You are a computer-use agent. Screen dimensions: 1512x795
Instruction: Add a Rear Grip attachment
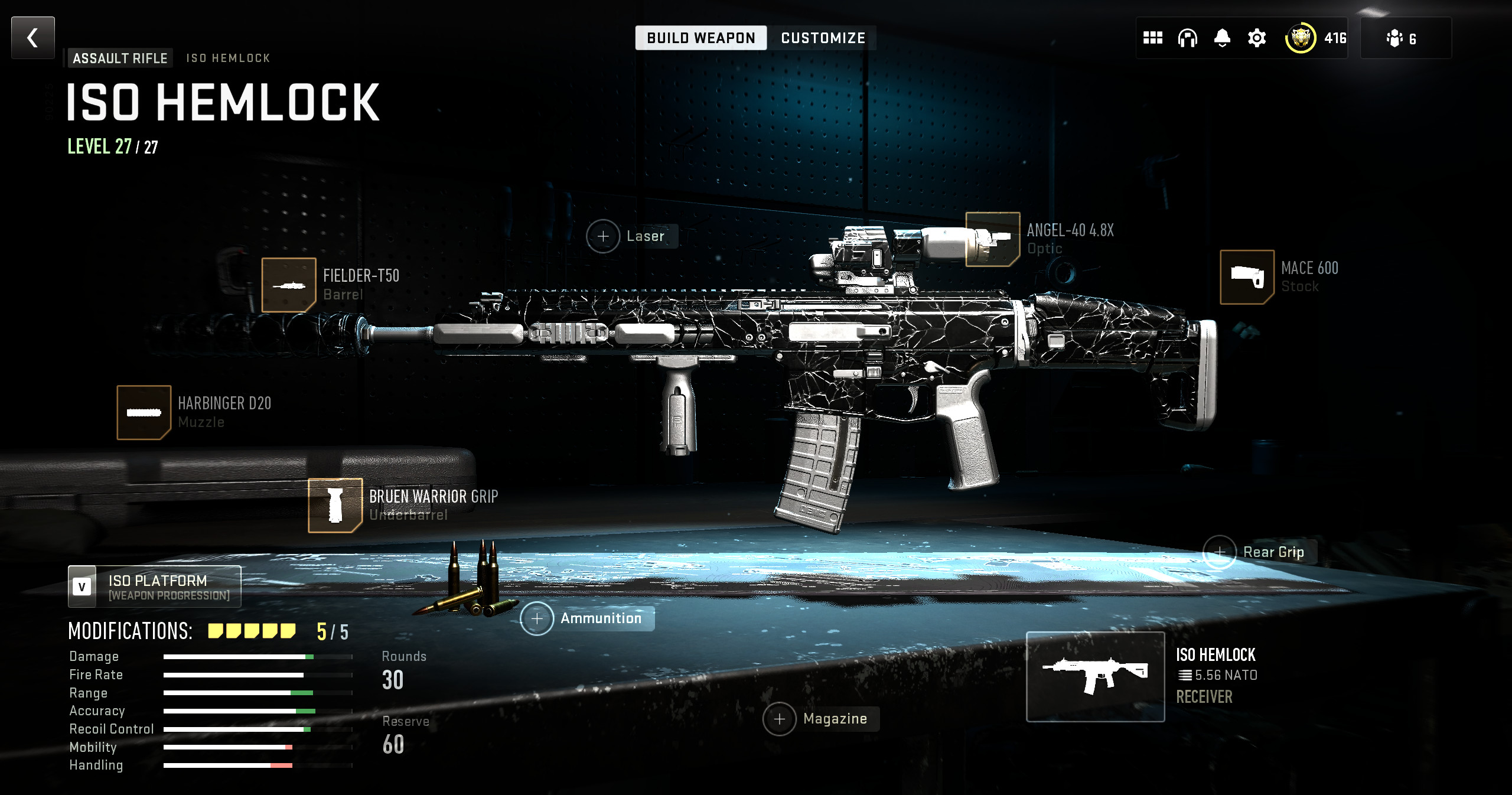coord(1220,552)
